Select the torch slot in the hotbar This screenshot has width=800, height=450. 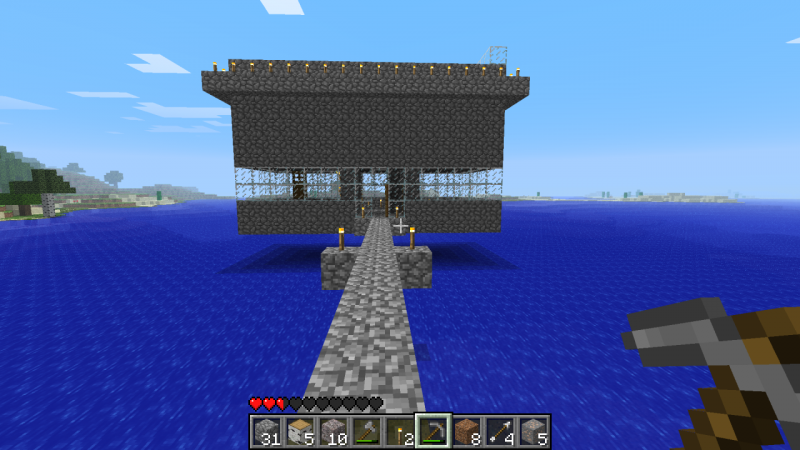click(x=399, y=431)
